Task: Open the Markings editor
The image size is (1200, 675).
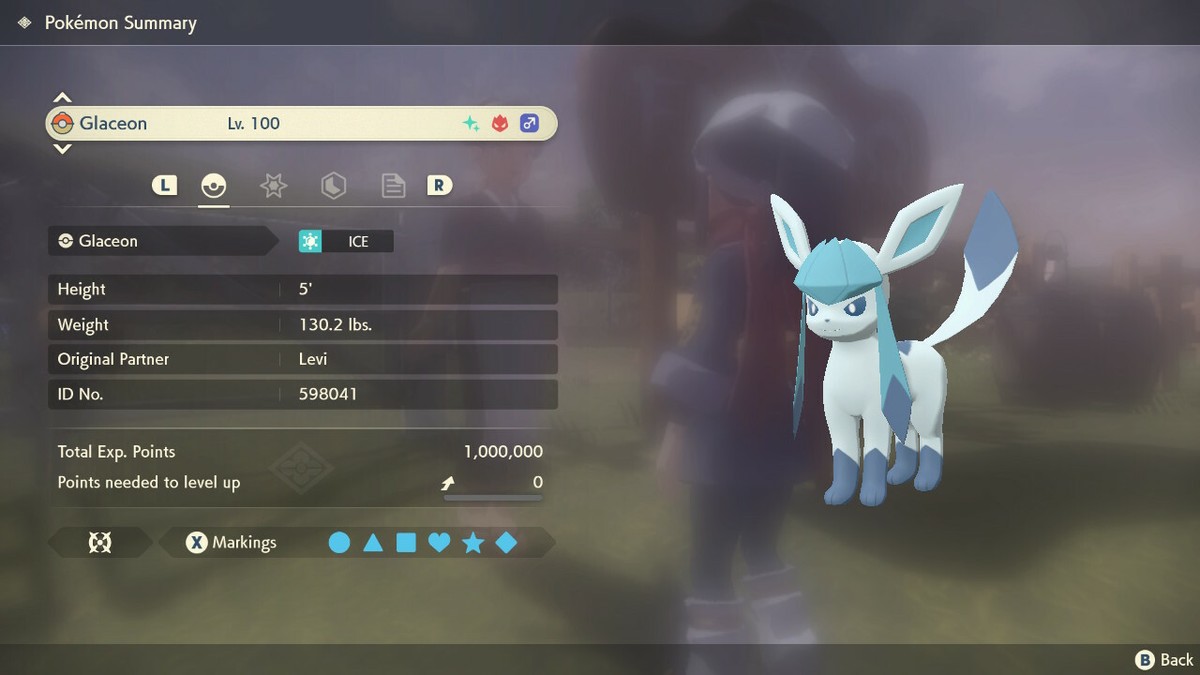Action: (x=232, y=543)
